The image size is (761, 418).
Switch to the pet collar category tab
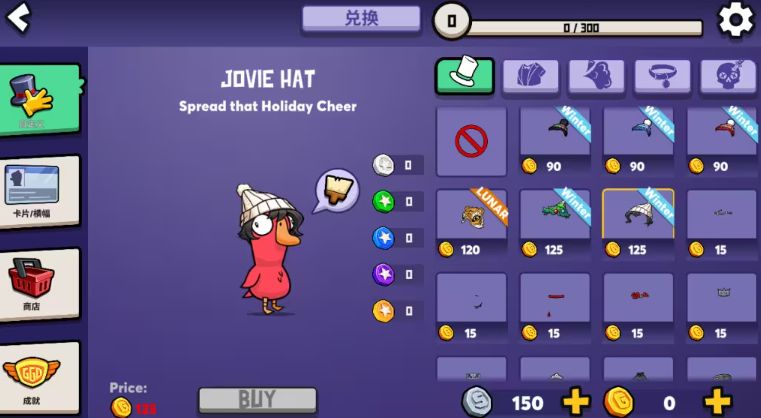coord(662,75)
